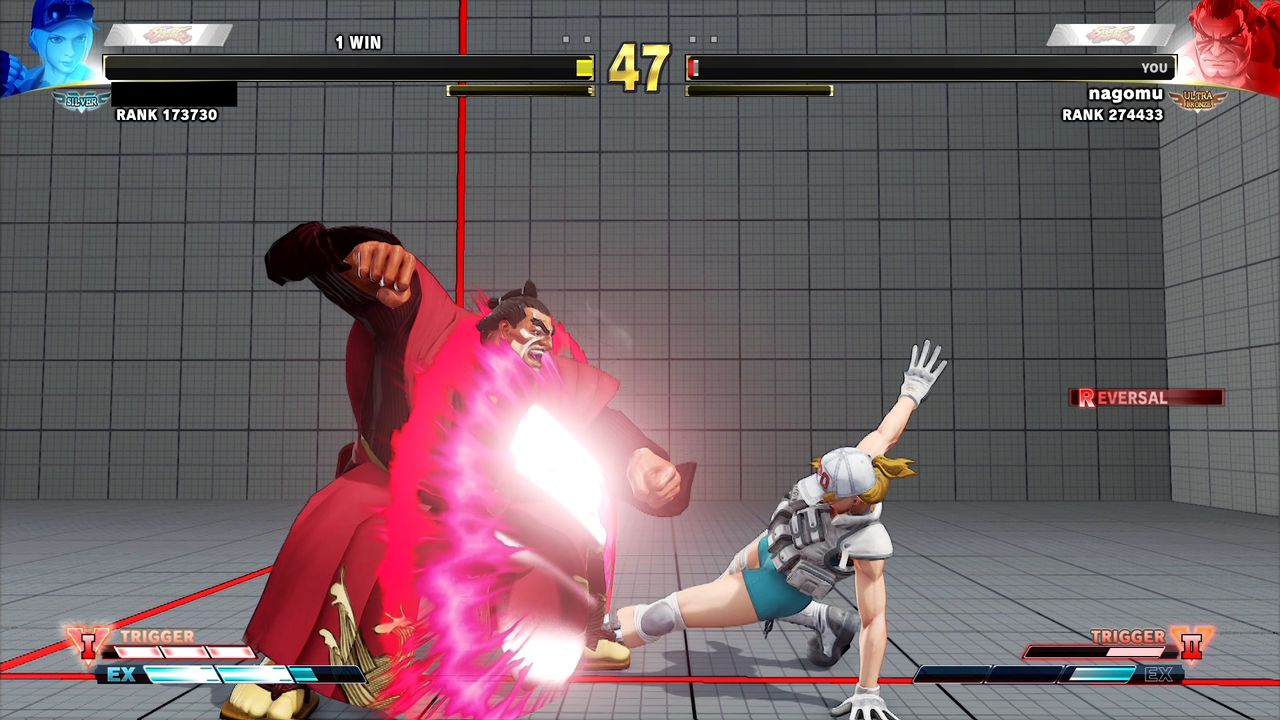Image resolution: width=1280 pixels, height=720 pixels.
Task: Toggle the REVERSAL indicator
Action: point(1145,397)
